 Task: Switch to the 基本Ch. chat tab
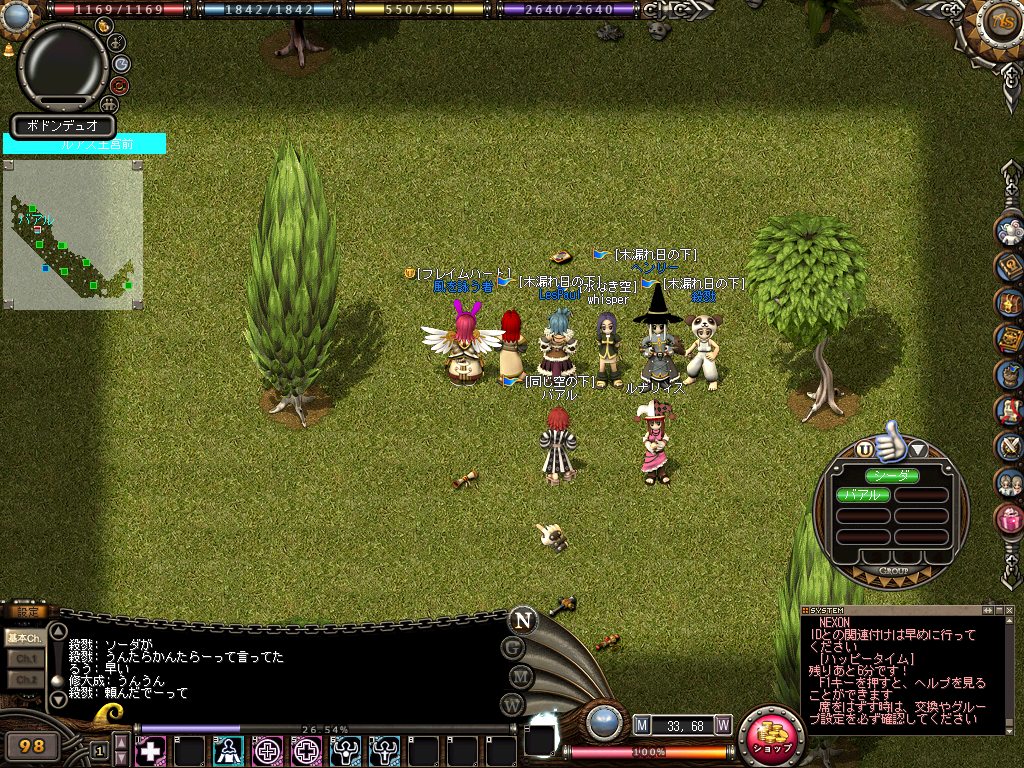click(x=23, y=637)
